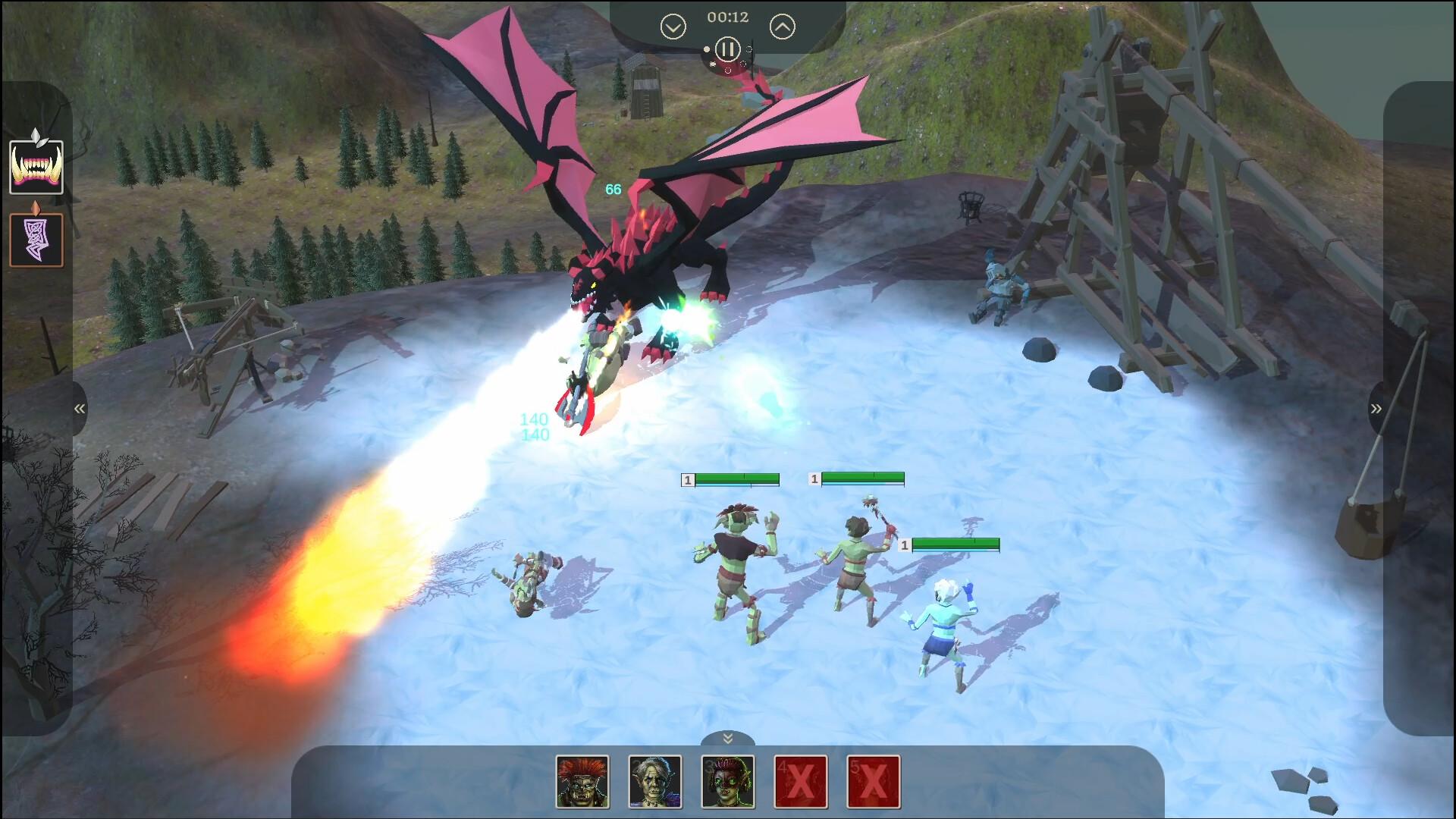1456x819 pixels.
Task: Activate the fanged jaws ability icon
Action: click(x=36, y=168)
